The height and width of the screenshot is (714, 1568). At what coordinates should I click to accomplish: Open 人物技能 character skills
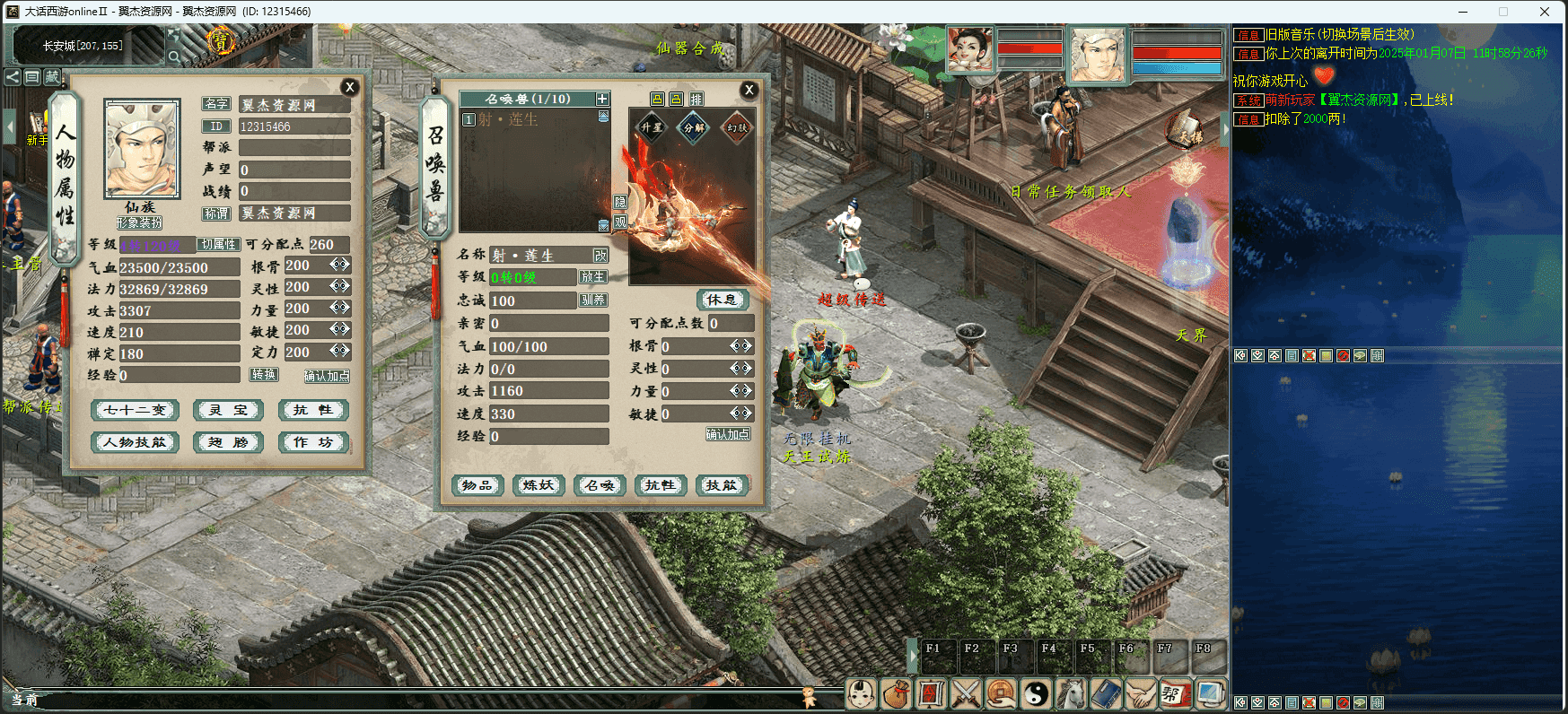[136, 442]
